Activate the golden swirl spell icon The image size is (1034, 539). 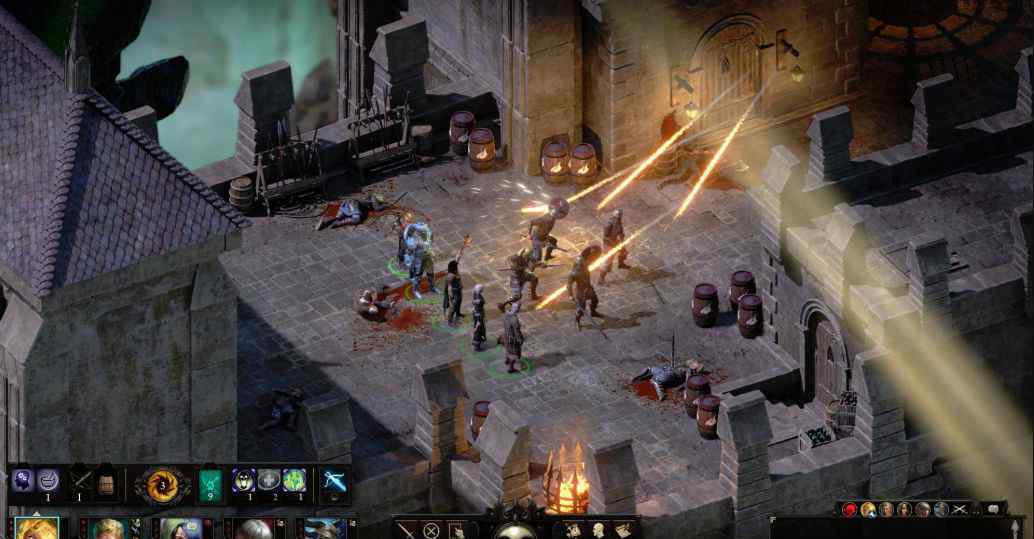[x=163, y=485]
